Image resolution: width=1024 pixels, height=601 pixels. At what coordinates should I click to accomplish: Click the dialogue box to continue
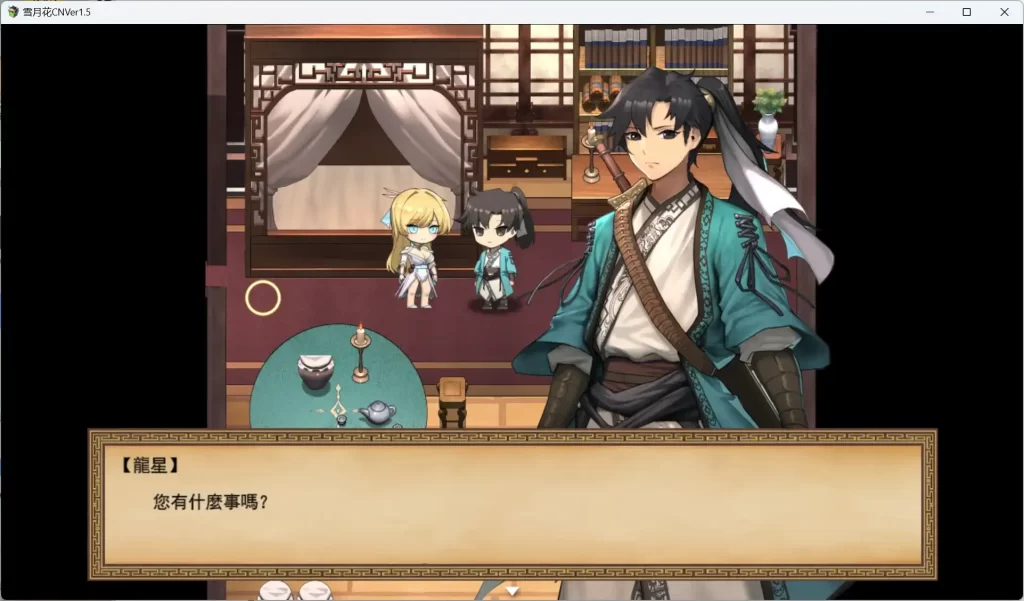(x=512, y=505)
